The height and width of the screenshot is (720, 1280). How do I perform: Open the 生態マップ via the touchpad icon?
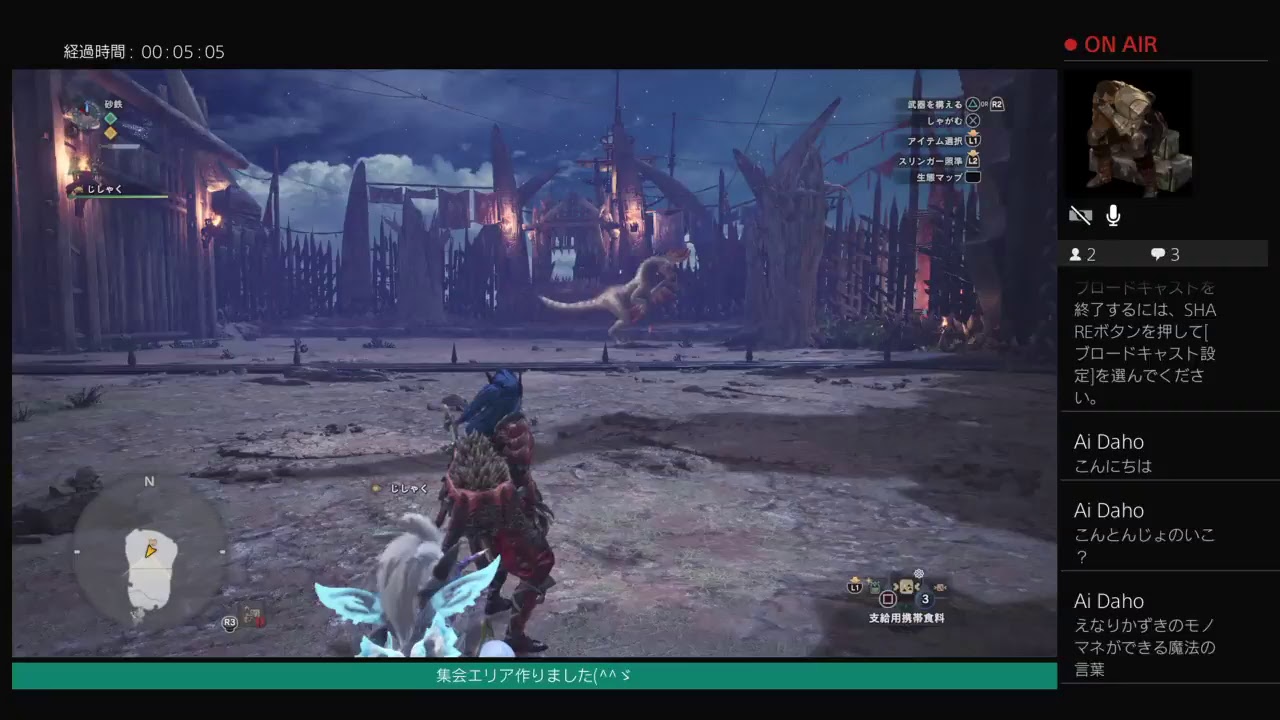(x=973, y=177)
